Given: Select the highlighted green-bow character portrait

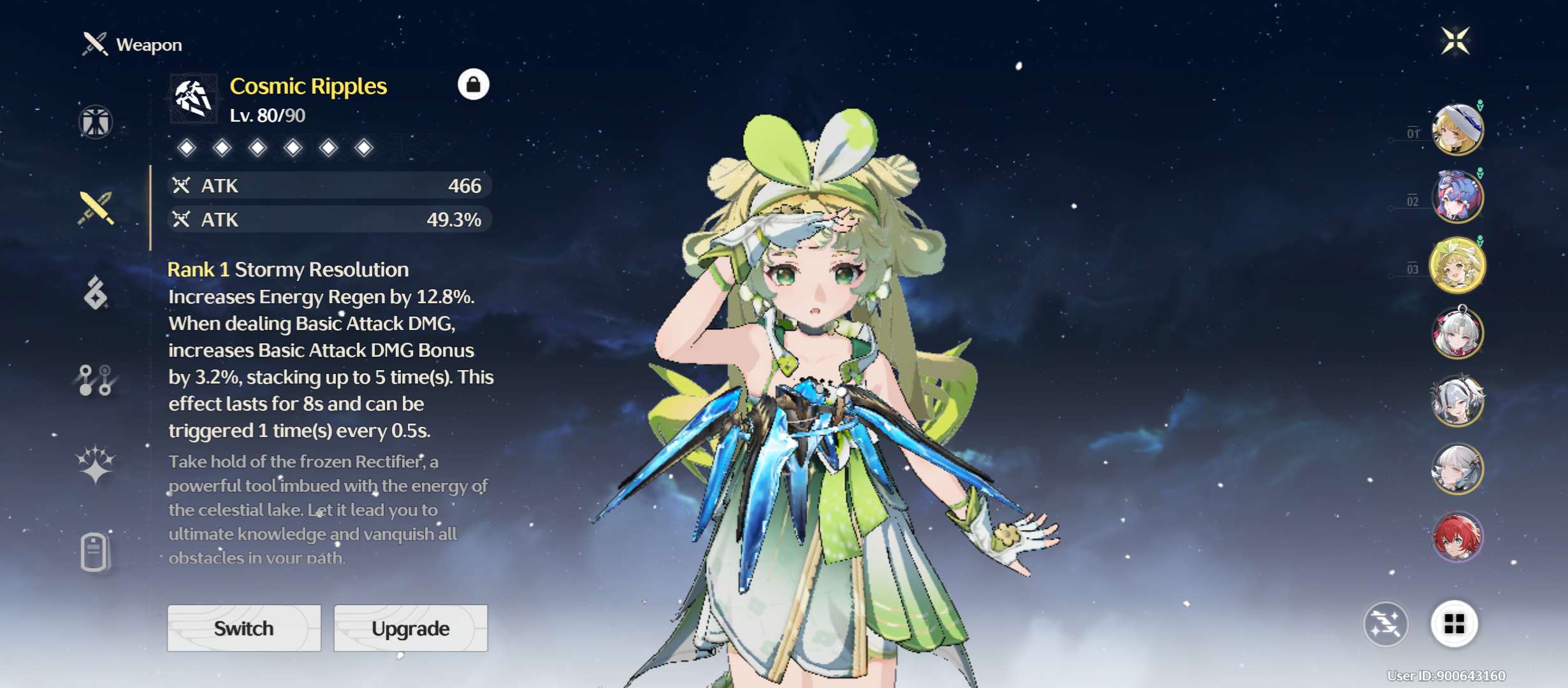Looking at the screenshot, I should [1457, 265].
